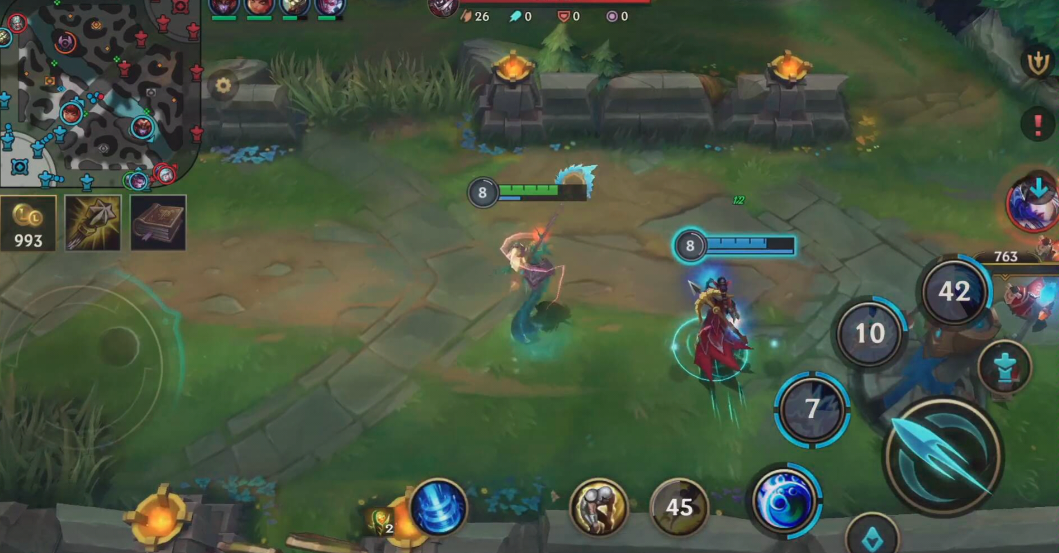Open settings with the gear icon
1059x553 pixels.
point(221,85)
